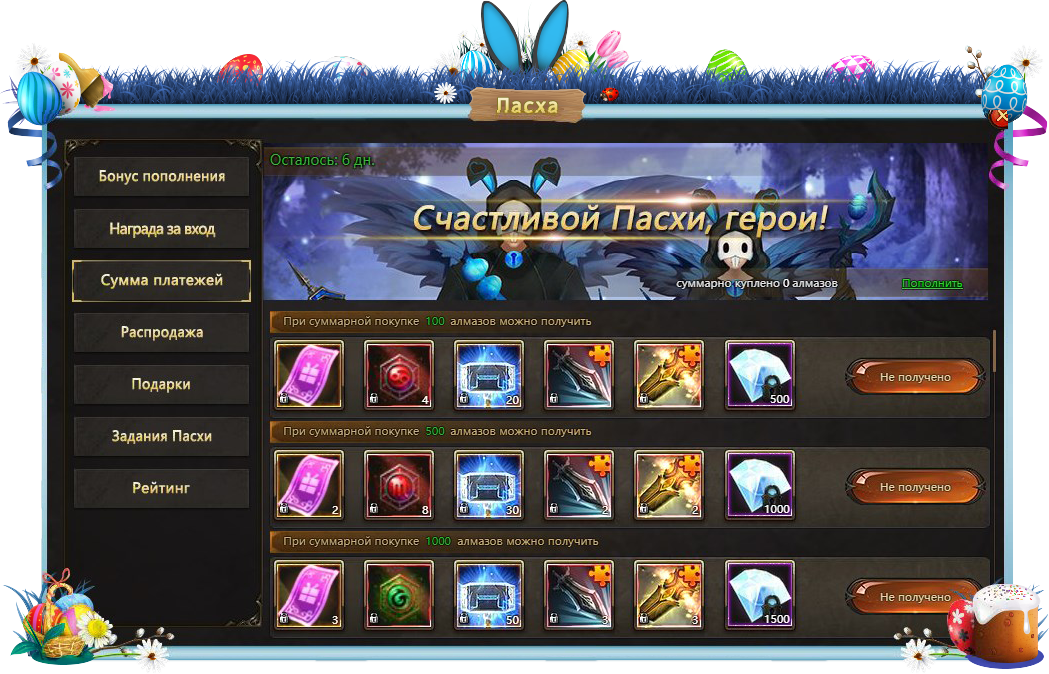This screenshot has height=674, width=1049.
Task: Select the Сумма платежей tab
Action: [161, 281]
